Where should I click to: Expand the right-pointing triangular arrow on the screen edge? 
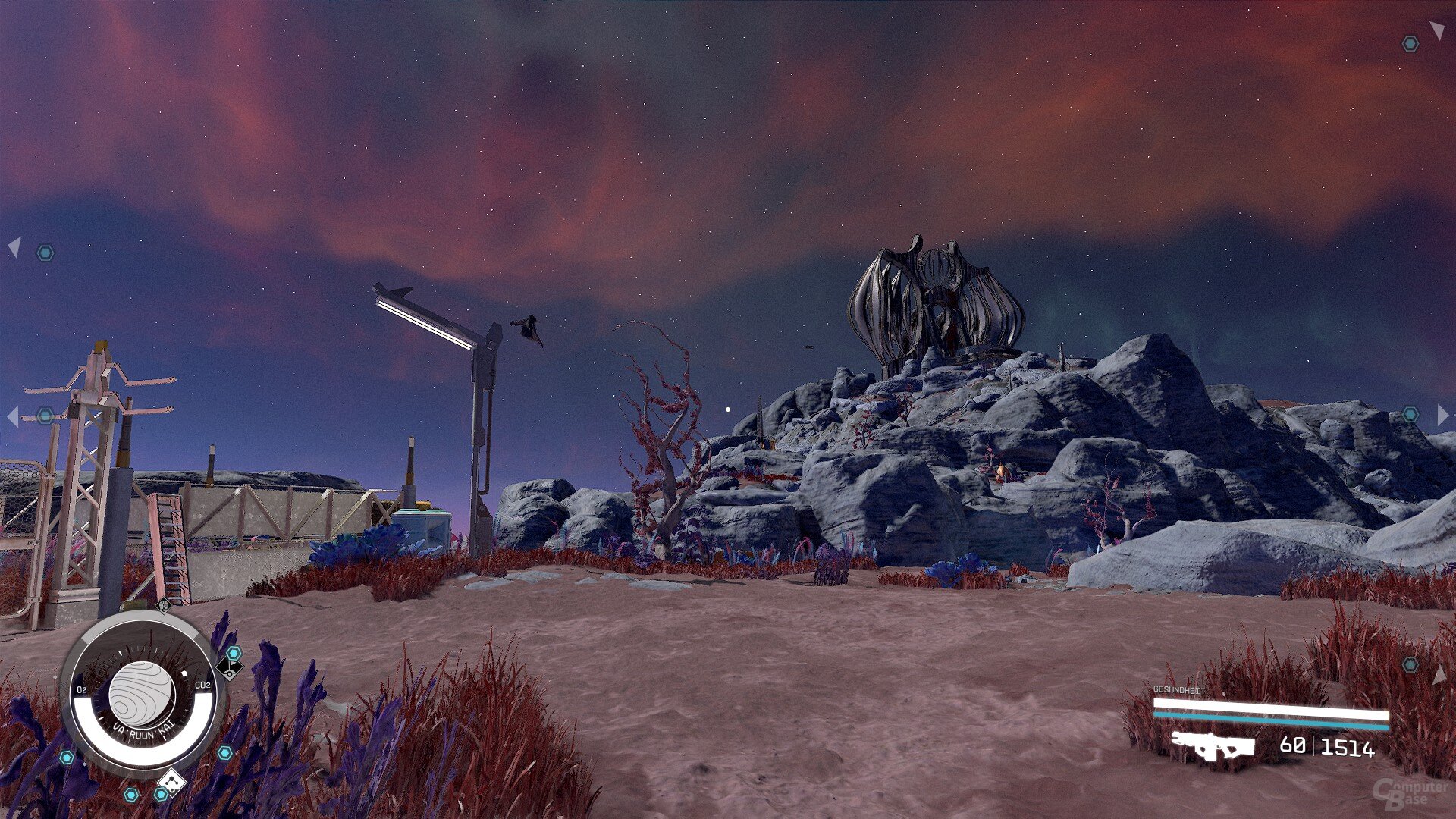[x=1443, y=416]
